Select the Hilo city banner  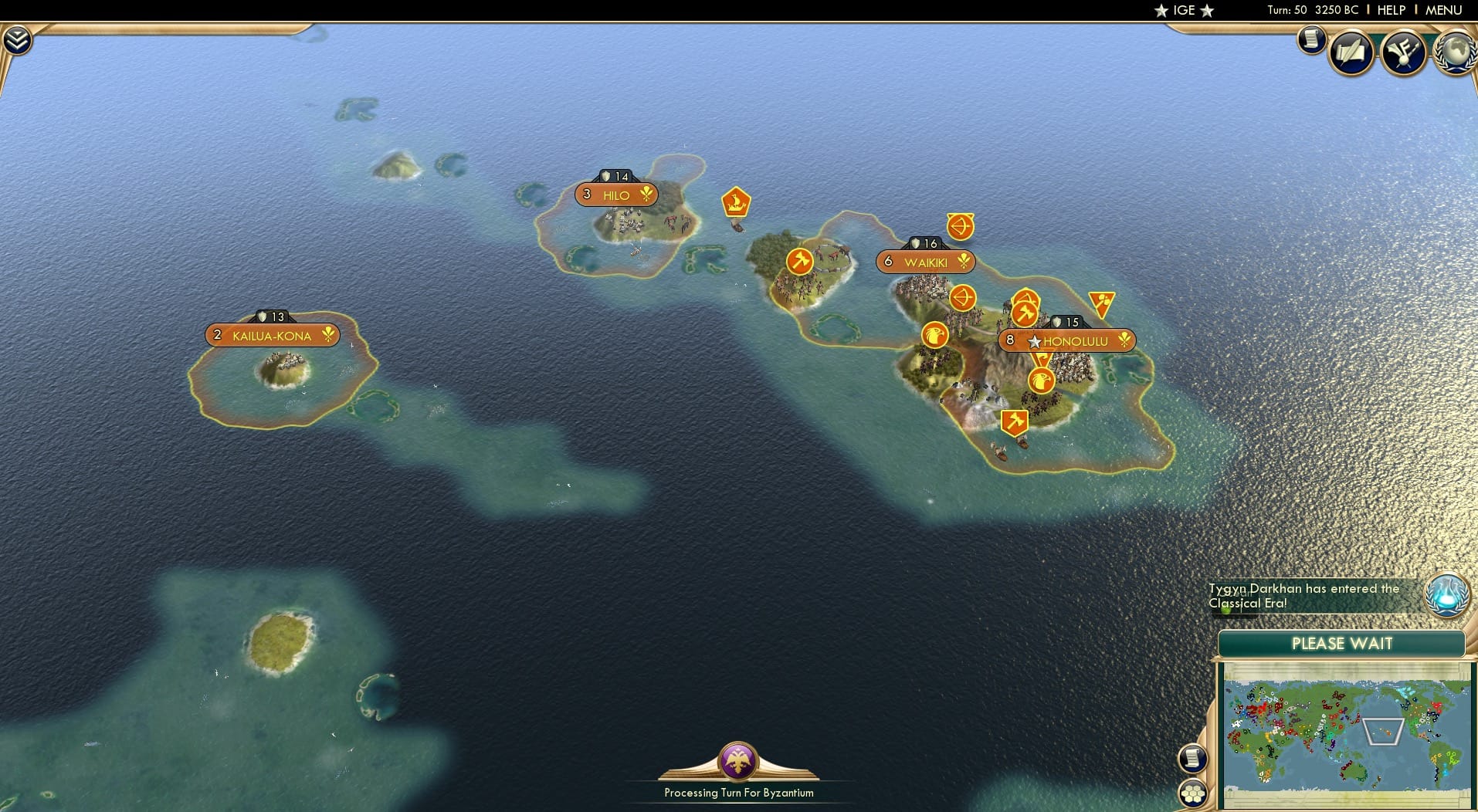pos(615,195)
